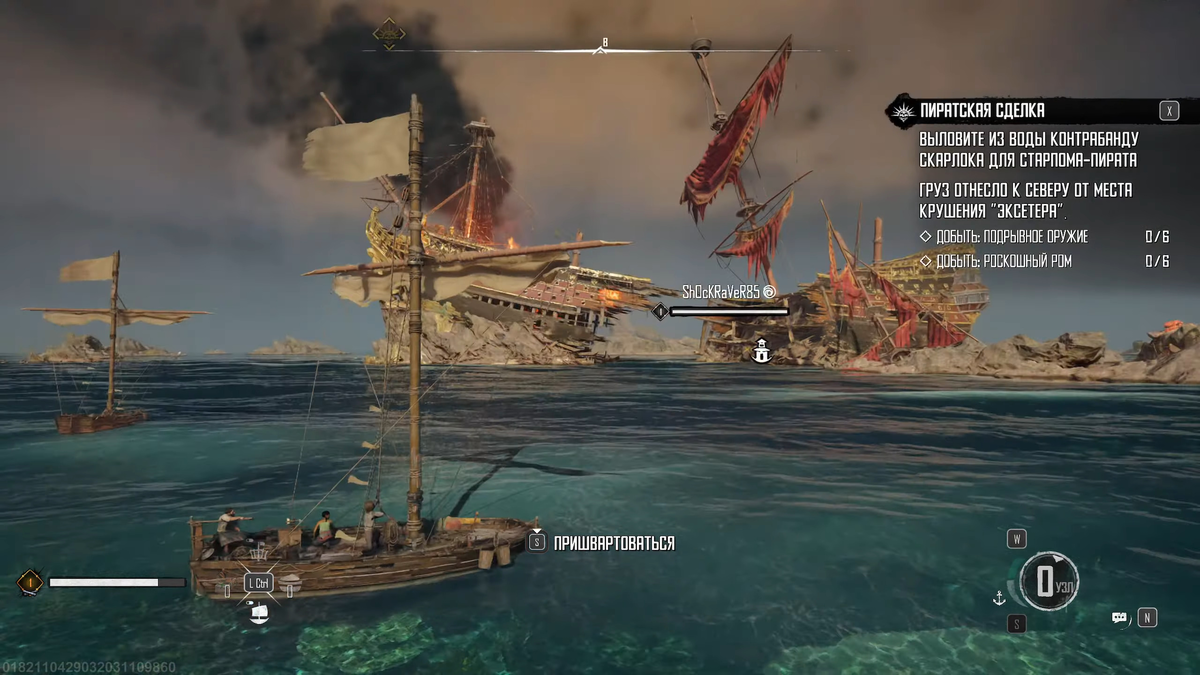Image resolution: width=1200 pixels, height=675 pixels.
Task: Select the Добыть: Подрывное оружие objective
Action: point(1010,237)
